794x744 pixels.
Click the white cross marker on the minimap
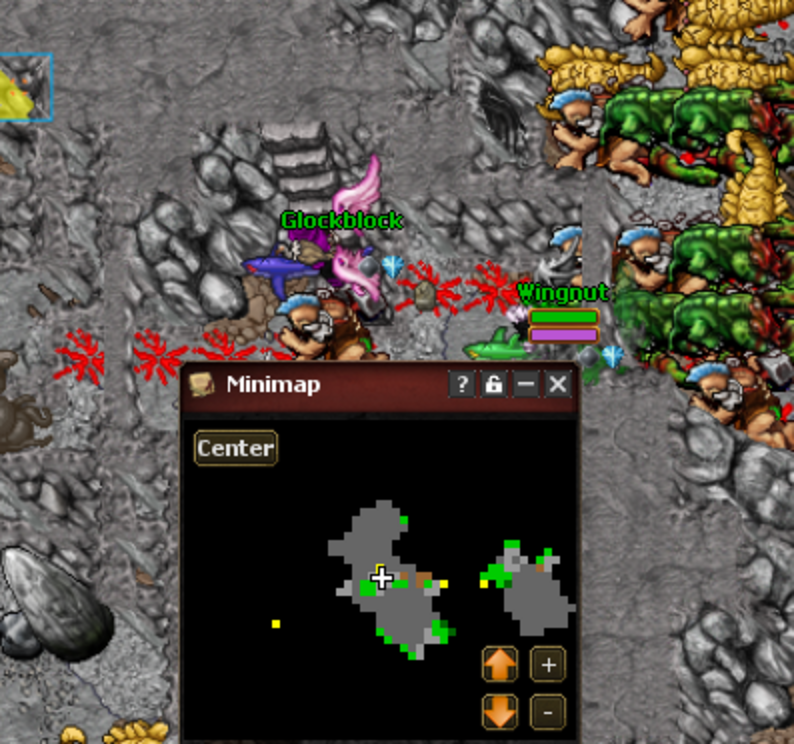tap(381, 577)
